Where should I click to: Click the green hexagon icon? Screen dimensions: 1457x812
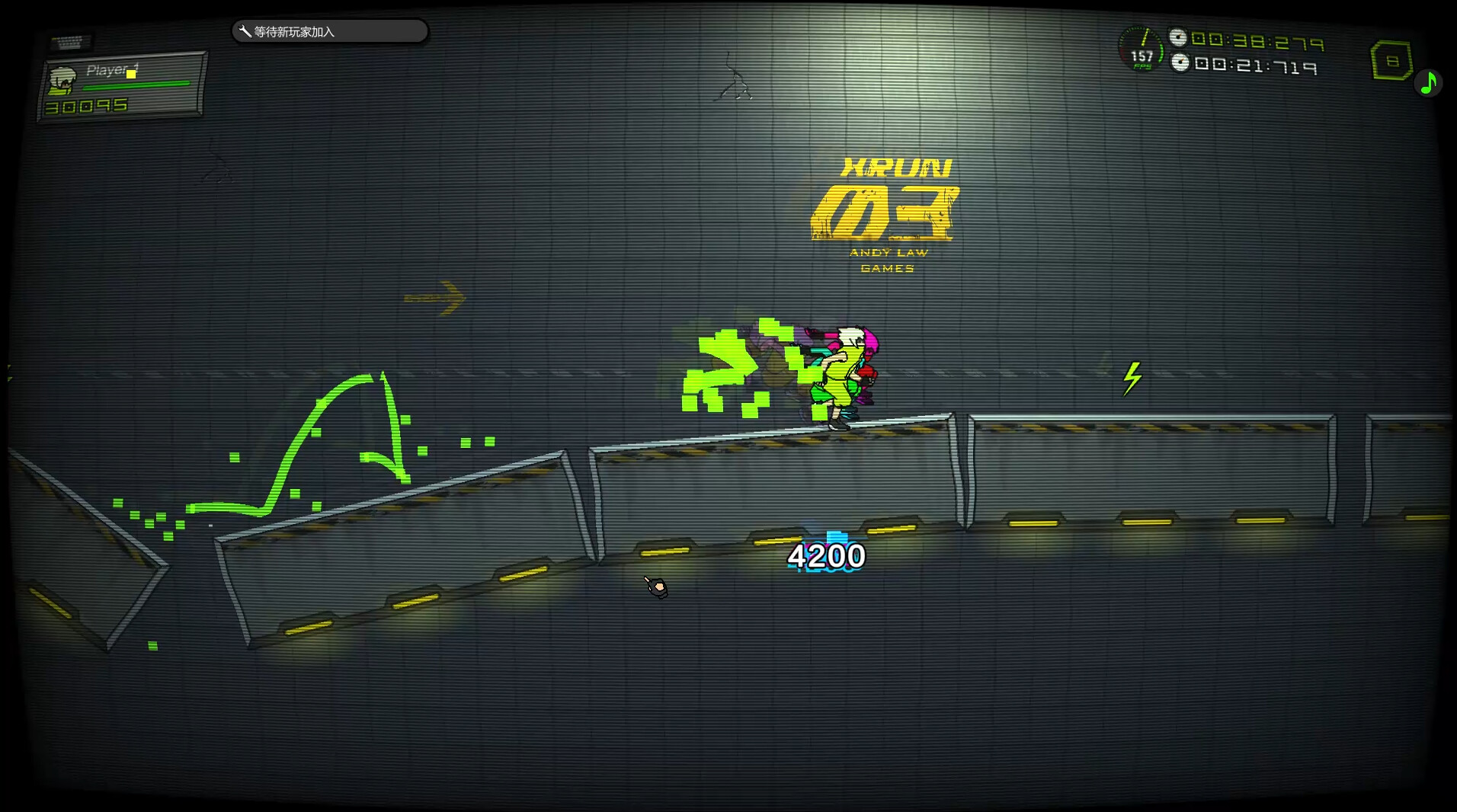[1391, 61]
